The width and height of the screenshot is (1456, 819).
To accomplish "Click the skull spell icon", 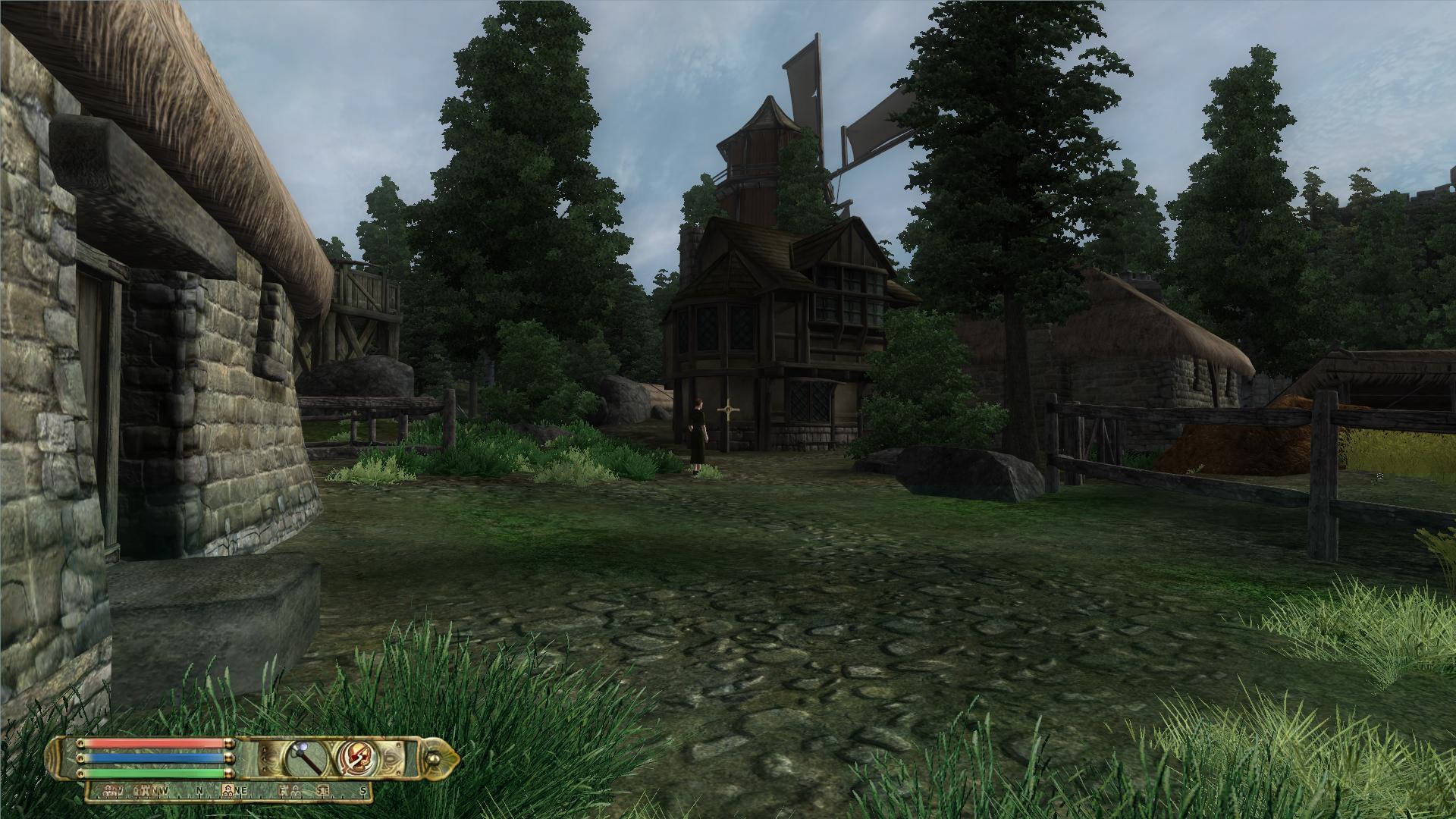I will [354, 758].
